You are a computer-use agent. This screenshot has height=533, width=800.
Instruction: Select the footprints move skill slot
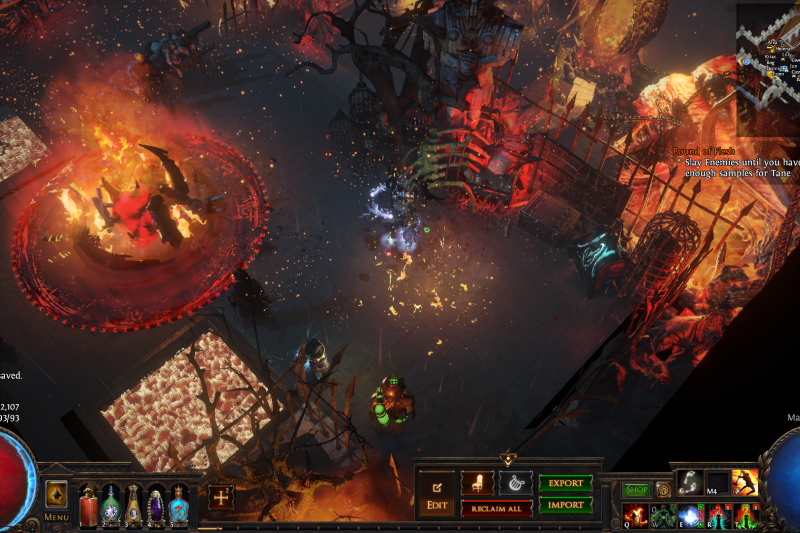tap(690, 483)
